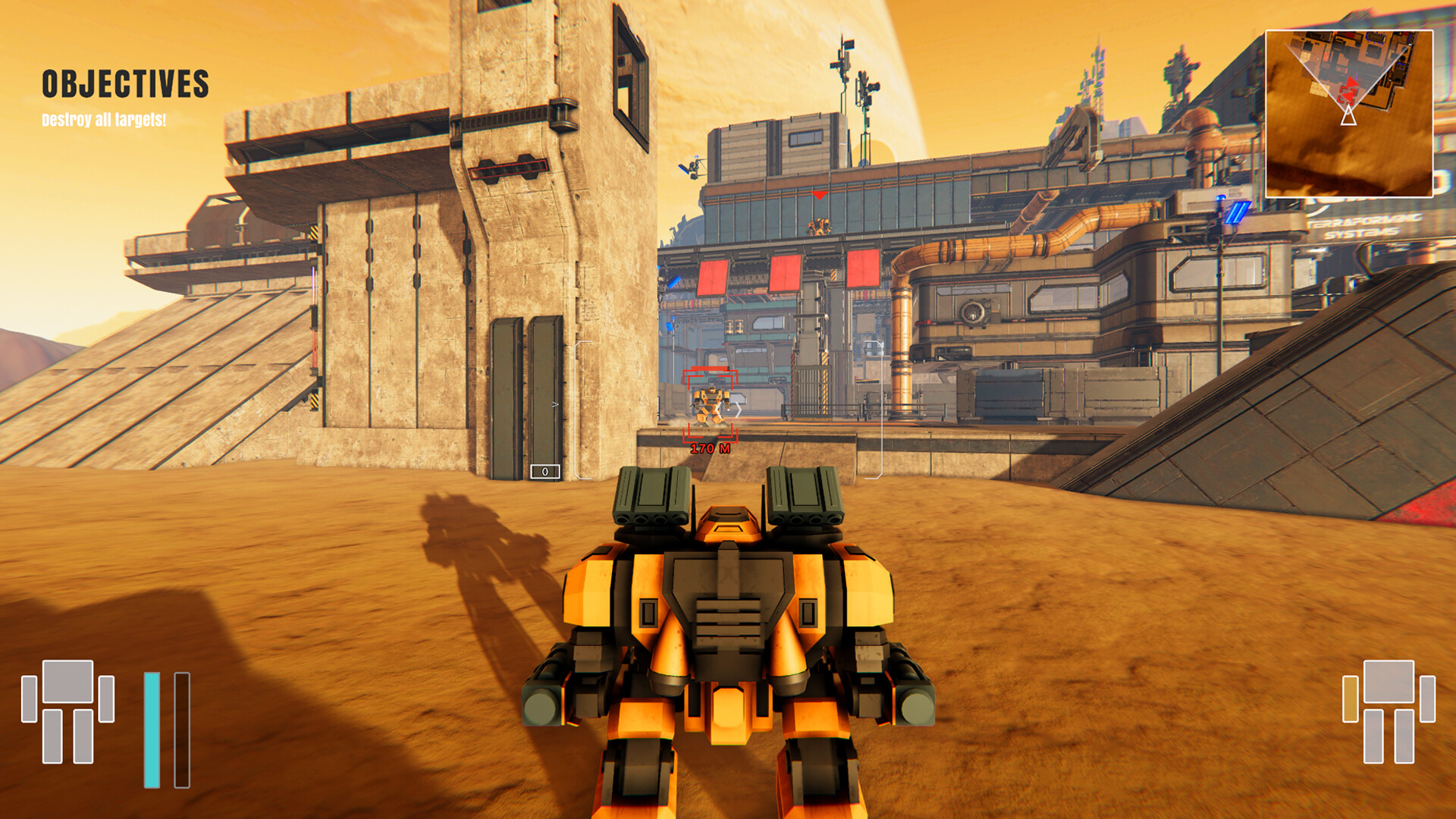Click the left mech damage diagram torso
The image size is (1456, 819).
coord(67,681)
